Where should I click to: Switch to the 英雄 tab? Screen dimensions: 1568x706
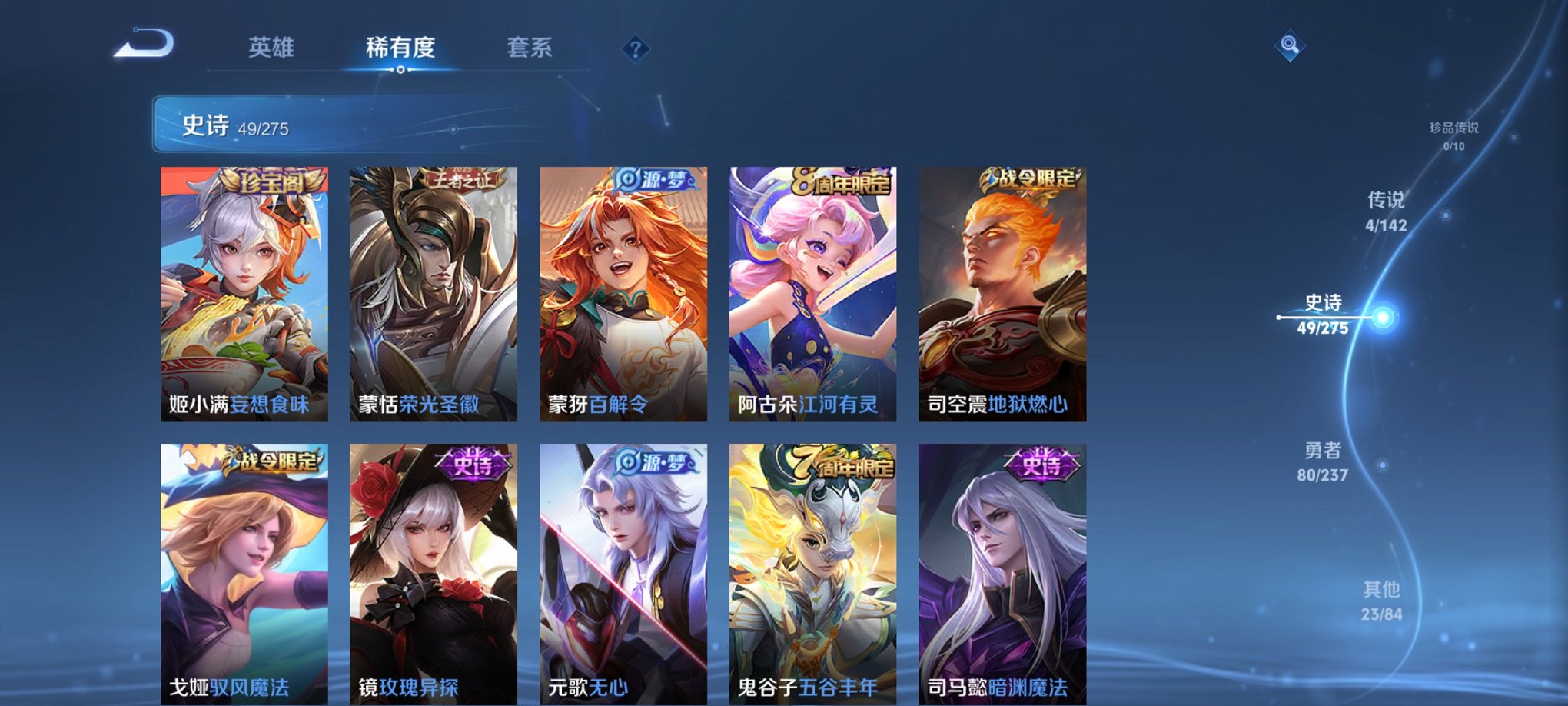click(x=272, y=48)
